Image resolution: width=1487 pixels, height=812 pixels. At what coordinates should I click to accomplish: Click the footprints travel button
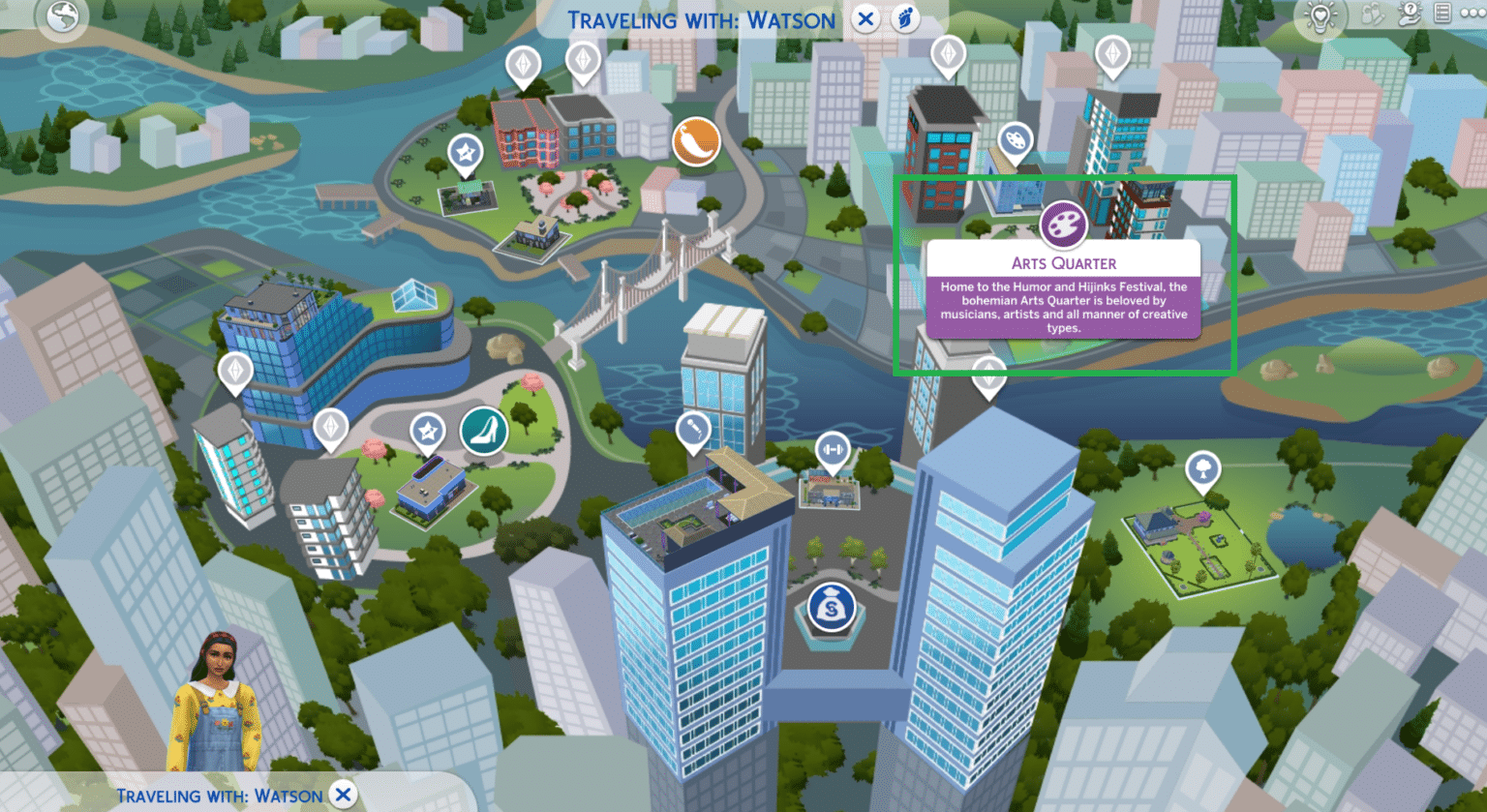[906, 18]
